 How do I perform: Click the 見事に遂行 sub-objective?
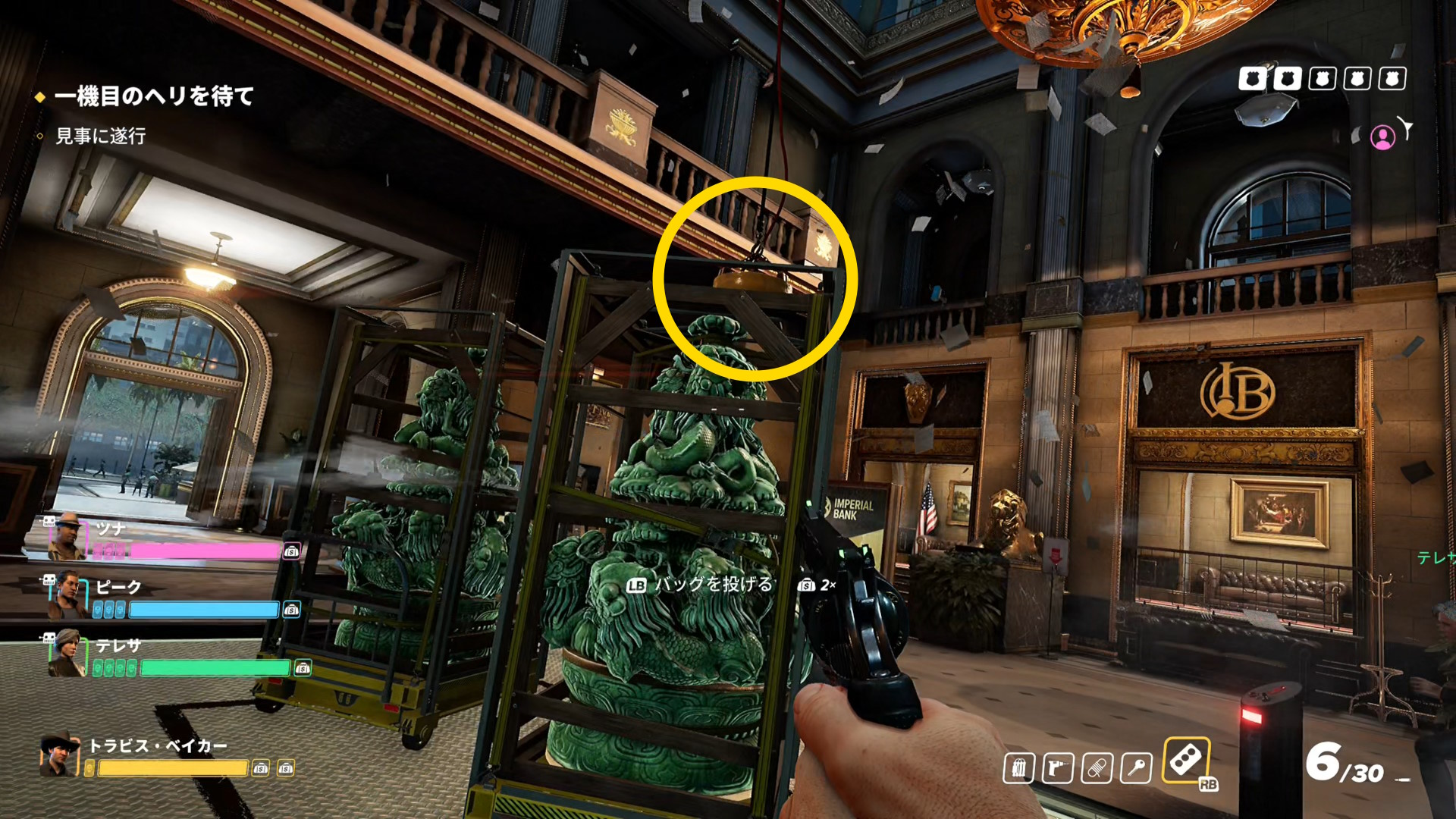pos(100,136)
